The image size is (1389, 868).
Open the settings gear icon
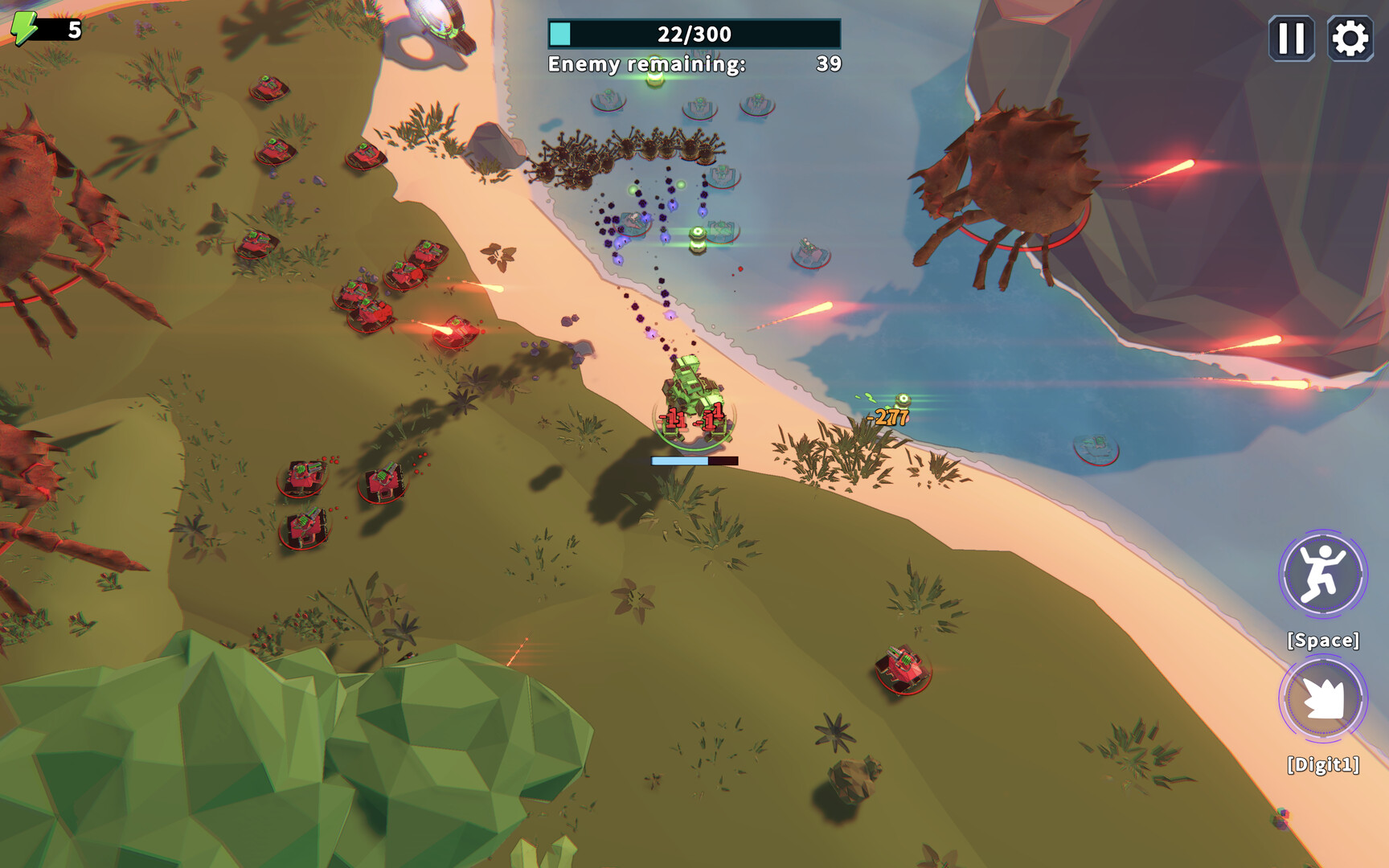1348,36
